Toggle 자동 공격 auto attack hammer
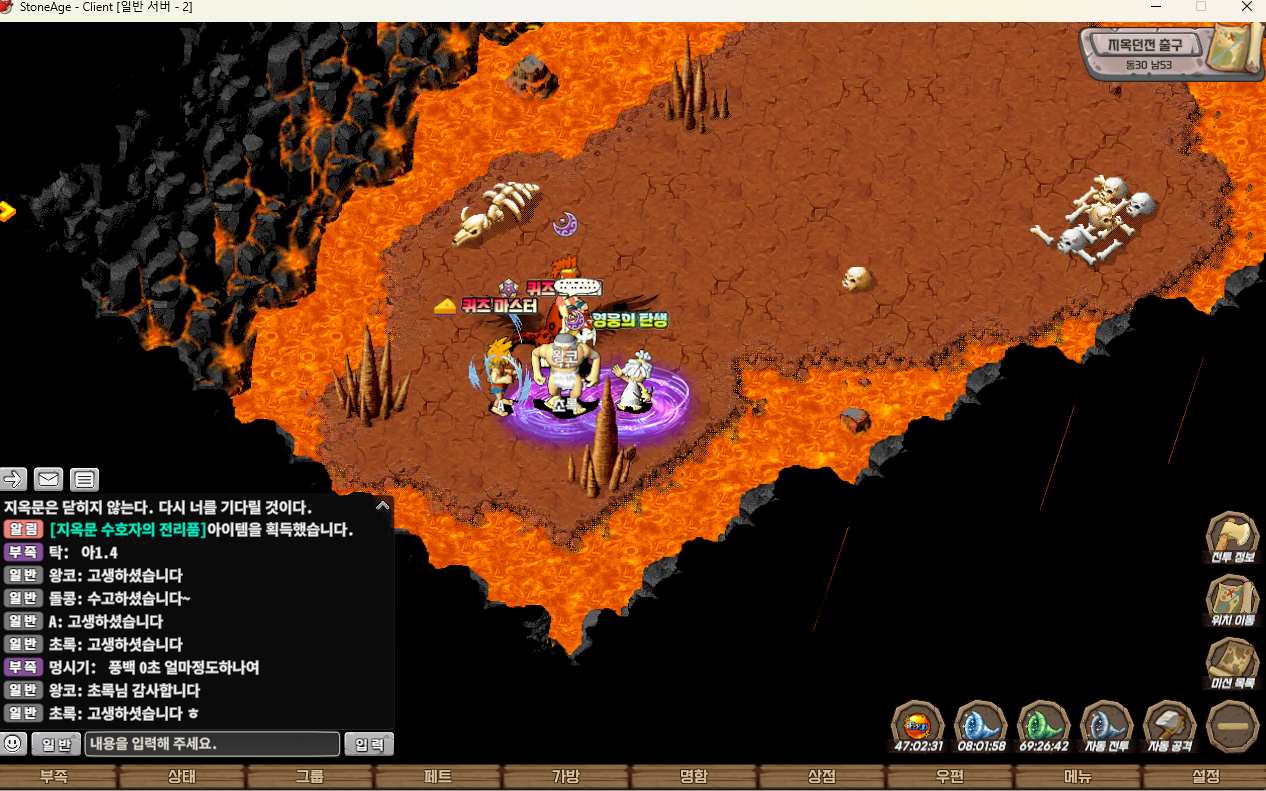Image resolution: width=1266 pixels, height=791 pixels. tap(1169, 724)
